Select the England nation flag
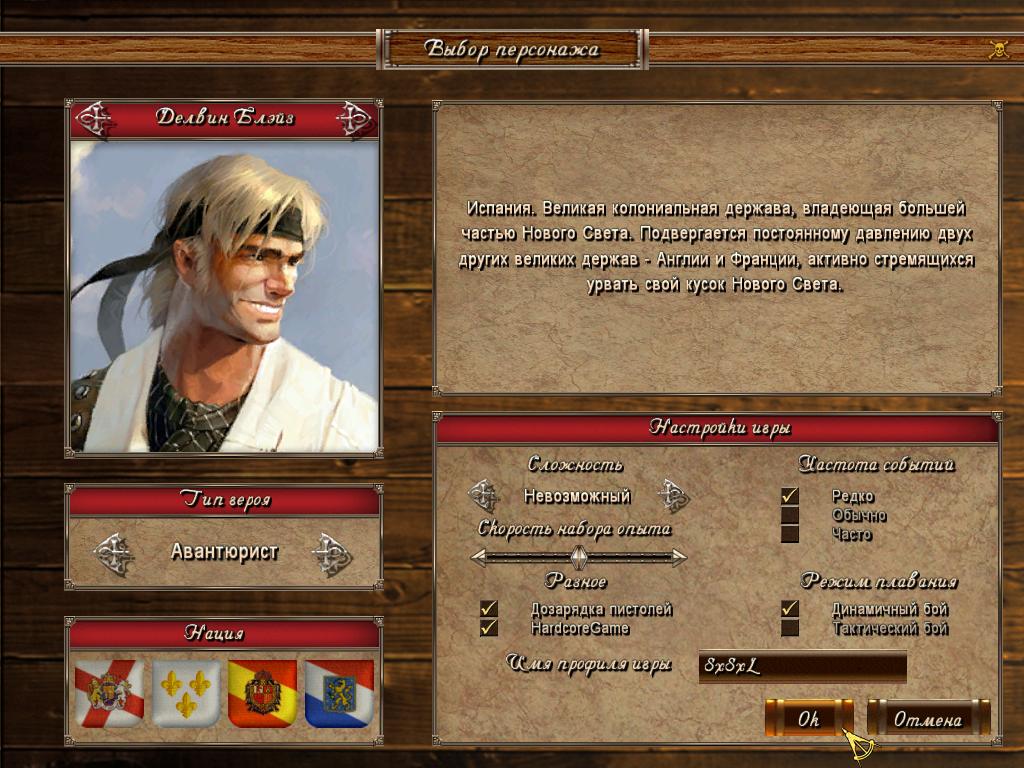 [110, 692]
